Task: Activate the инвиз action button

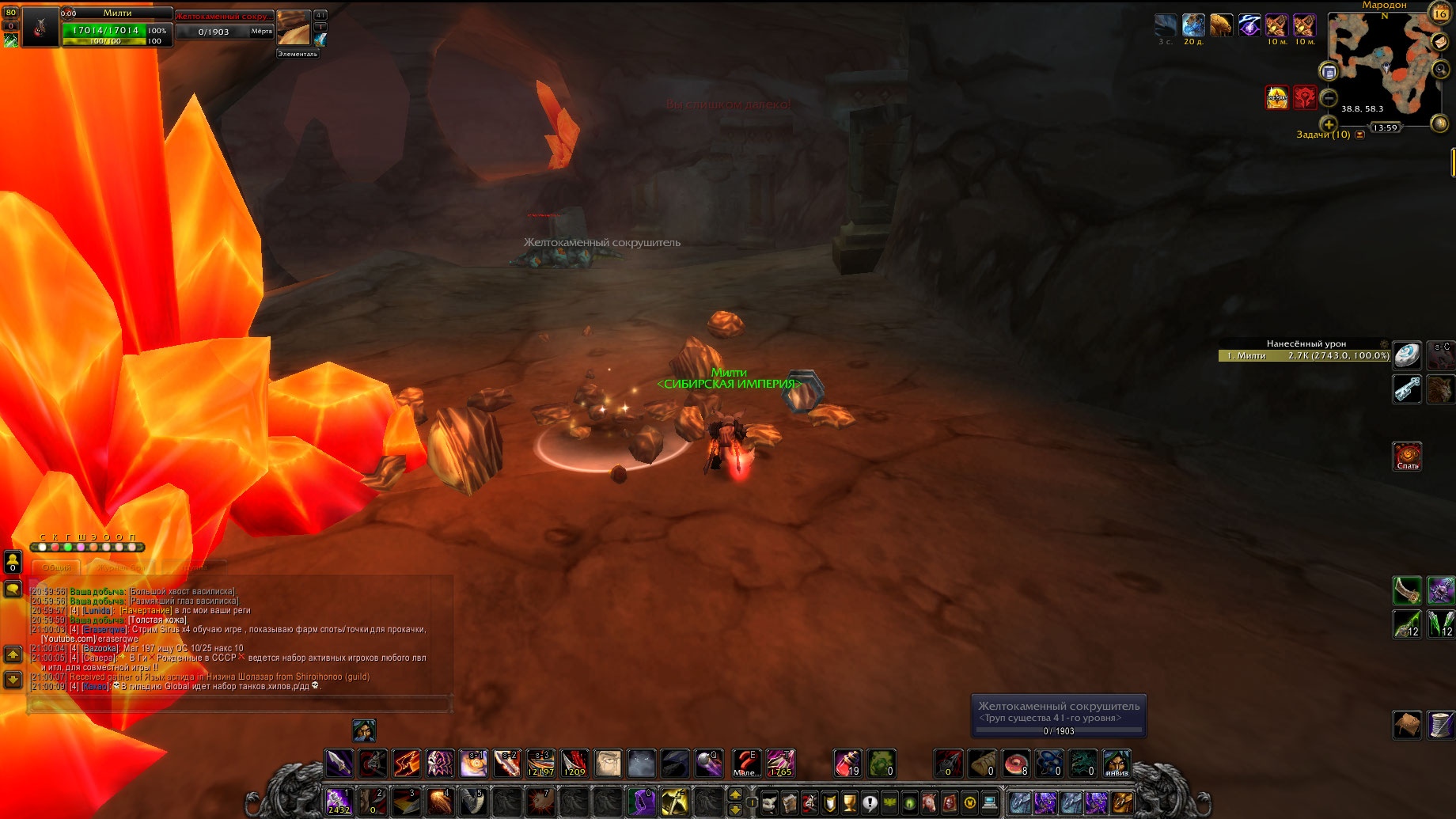Action: pyautogui.click(x=1117, y=764)
